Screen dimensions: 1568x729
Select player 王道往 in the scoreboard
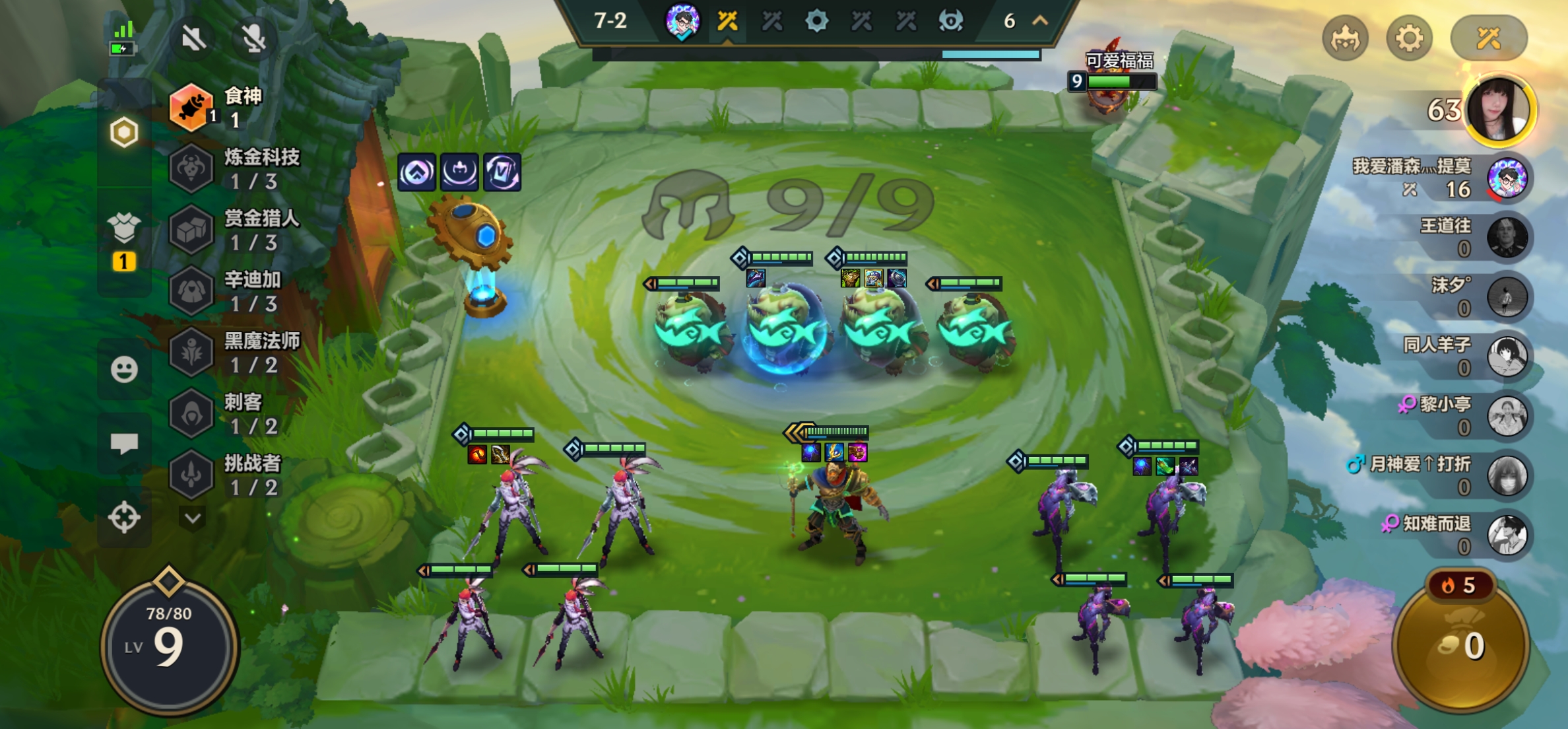click(x=1507, y=238)
